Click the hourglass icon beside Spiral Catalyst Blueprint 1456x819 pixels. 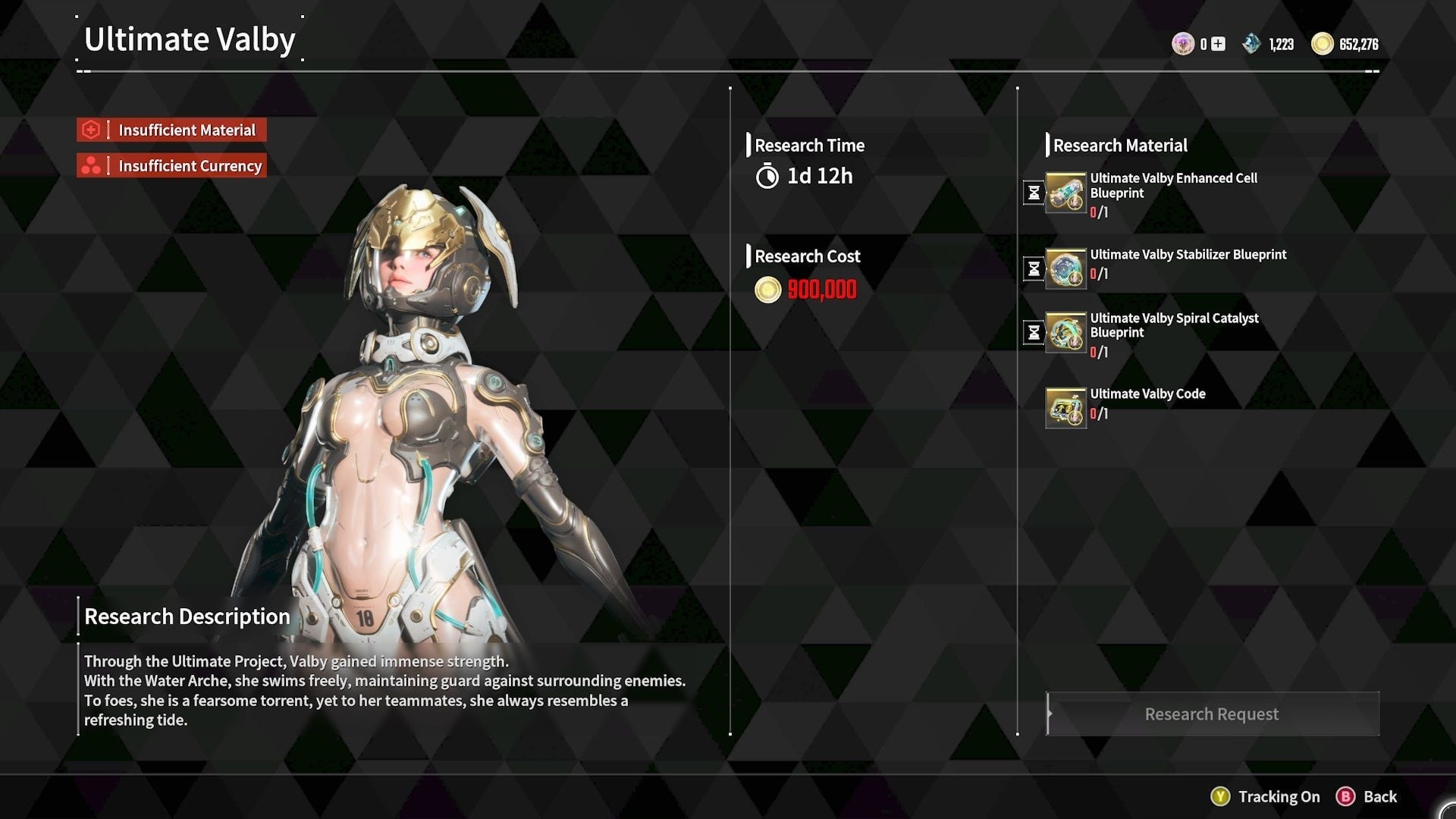click(x=1034, y=331)
